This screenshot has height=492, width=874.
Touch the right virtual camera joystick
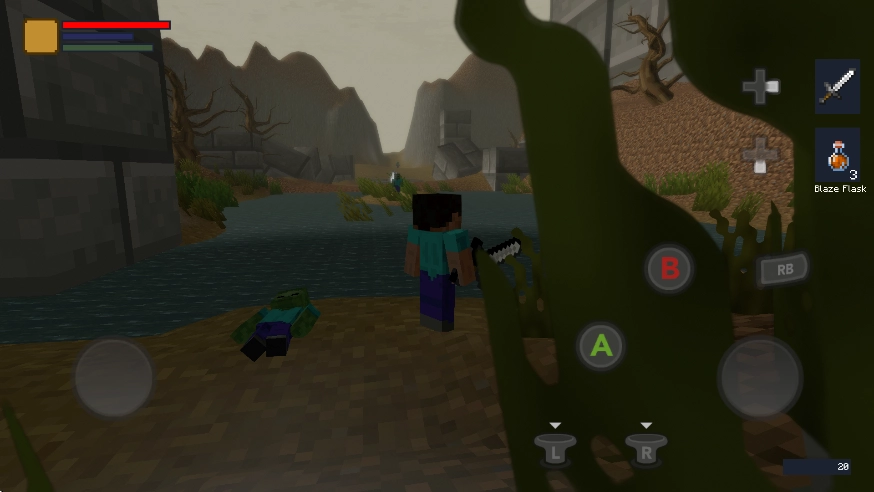pos(760,377)
